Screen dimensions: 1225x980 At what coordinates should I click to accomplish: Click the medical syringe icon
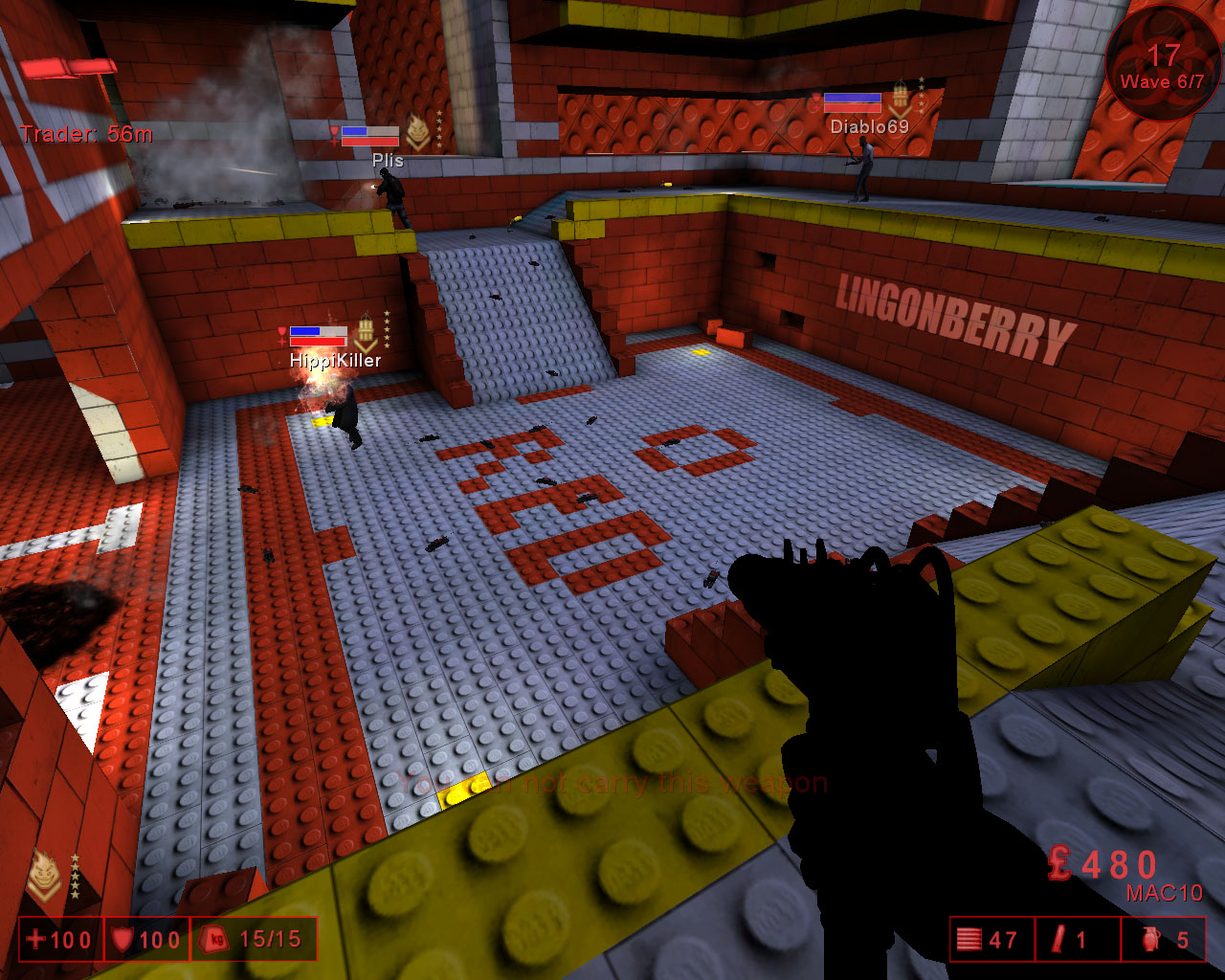tap(1058, 940)
